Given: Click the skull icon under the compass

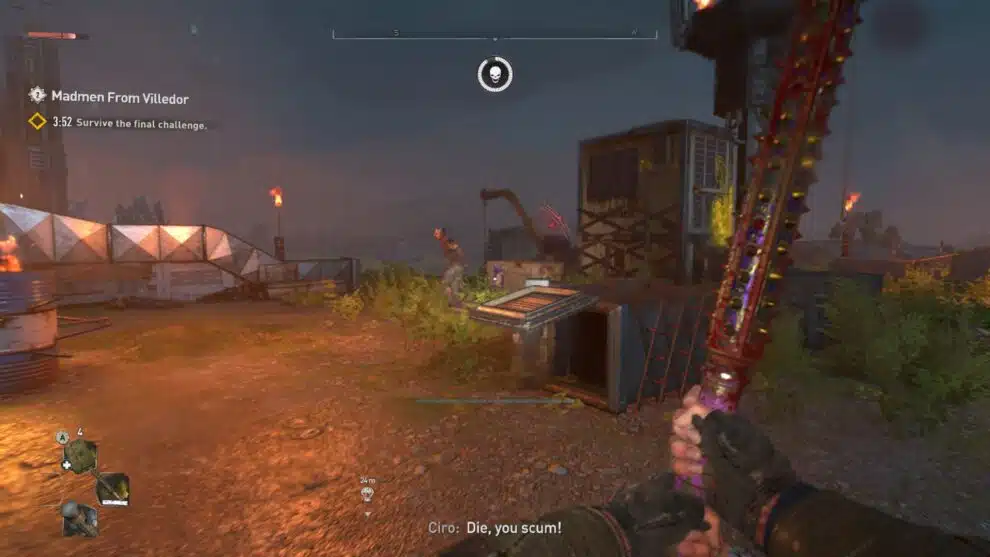Looking at the screenshot, I should pyautogui.click(x=495, y=74).
